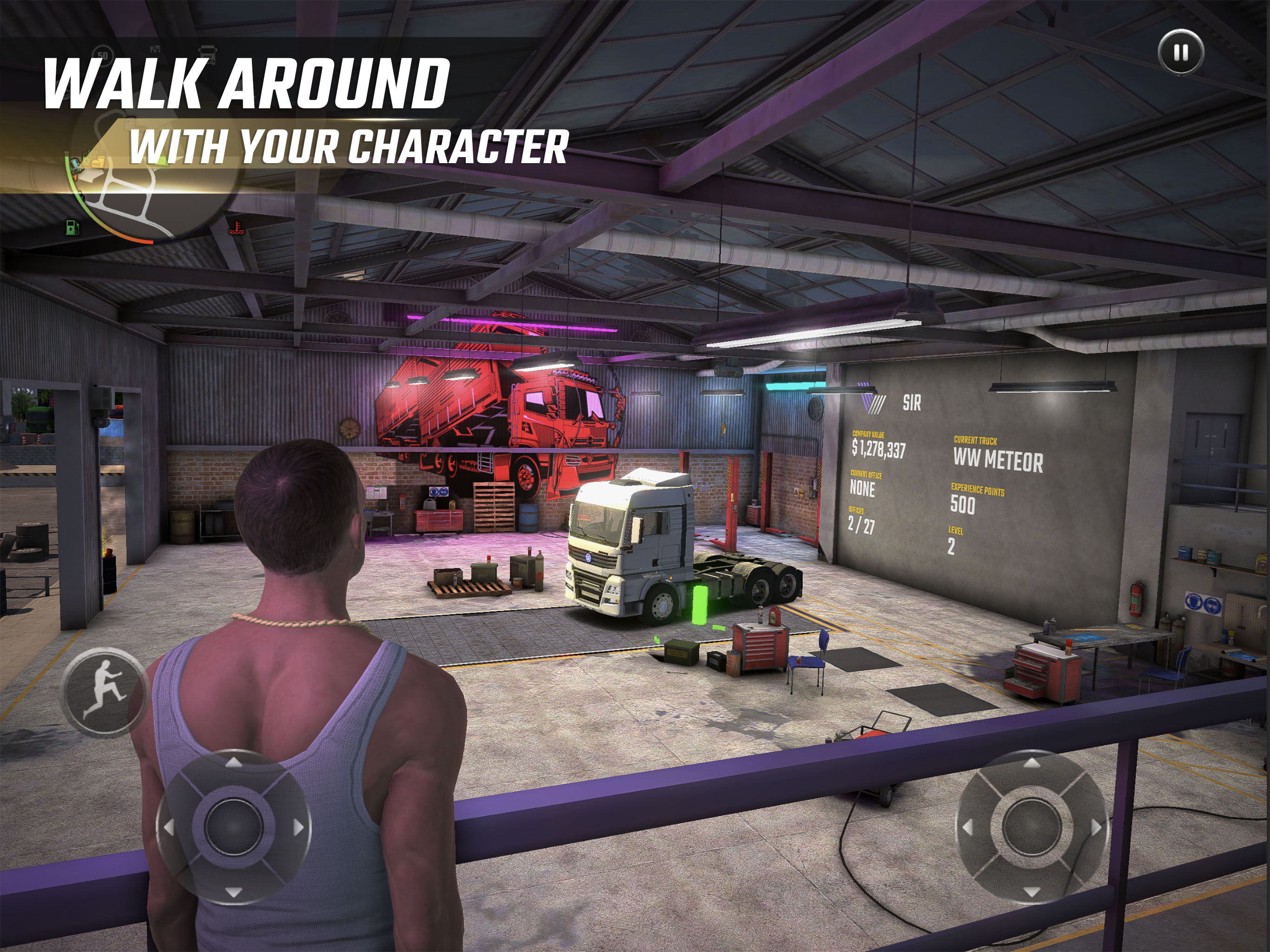The width and height of the screenshot is (1270, 952).
Task: Tap the down arrow on the left joystick
Action: pos(233,892)
